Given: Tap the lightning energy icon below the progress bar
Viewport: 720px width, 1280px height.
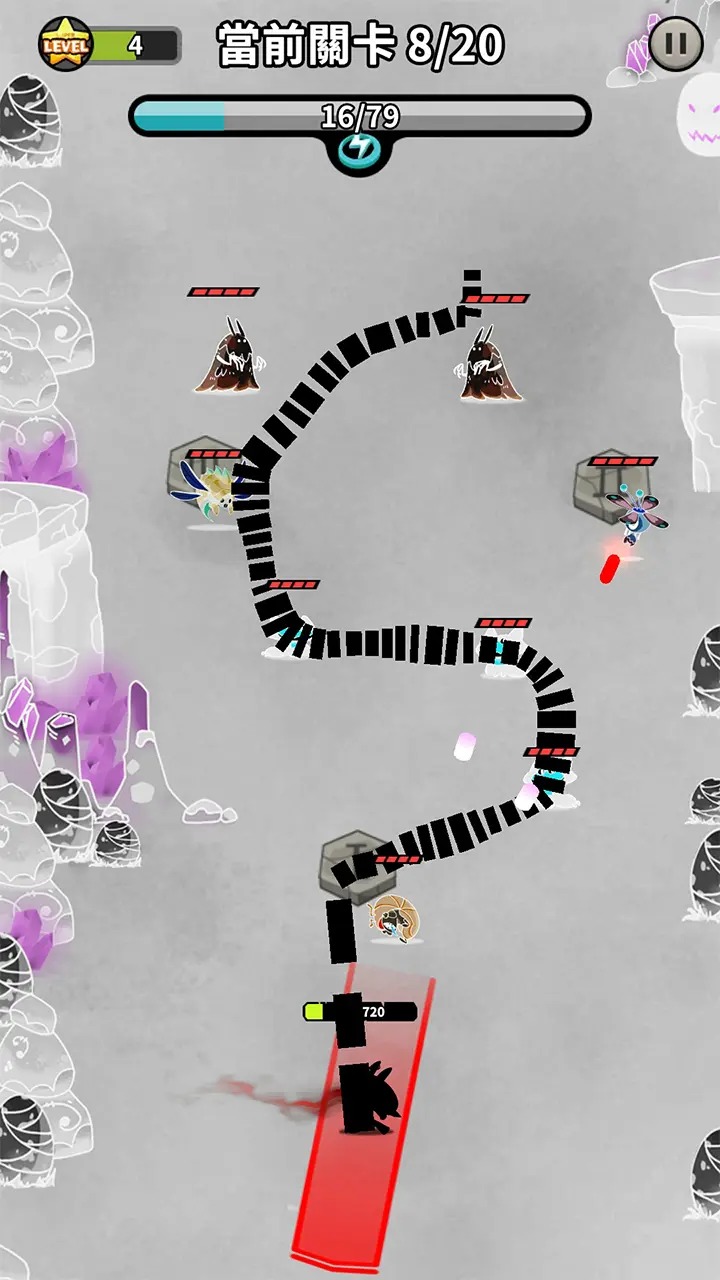Looking at the screenshot, I should 359,151.
